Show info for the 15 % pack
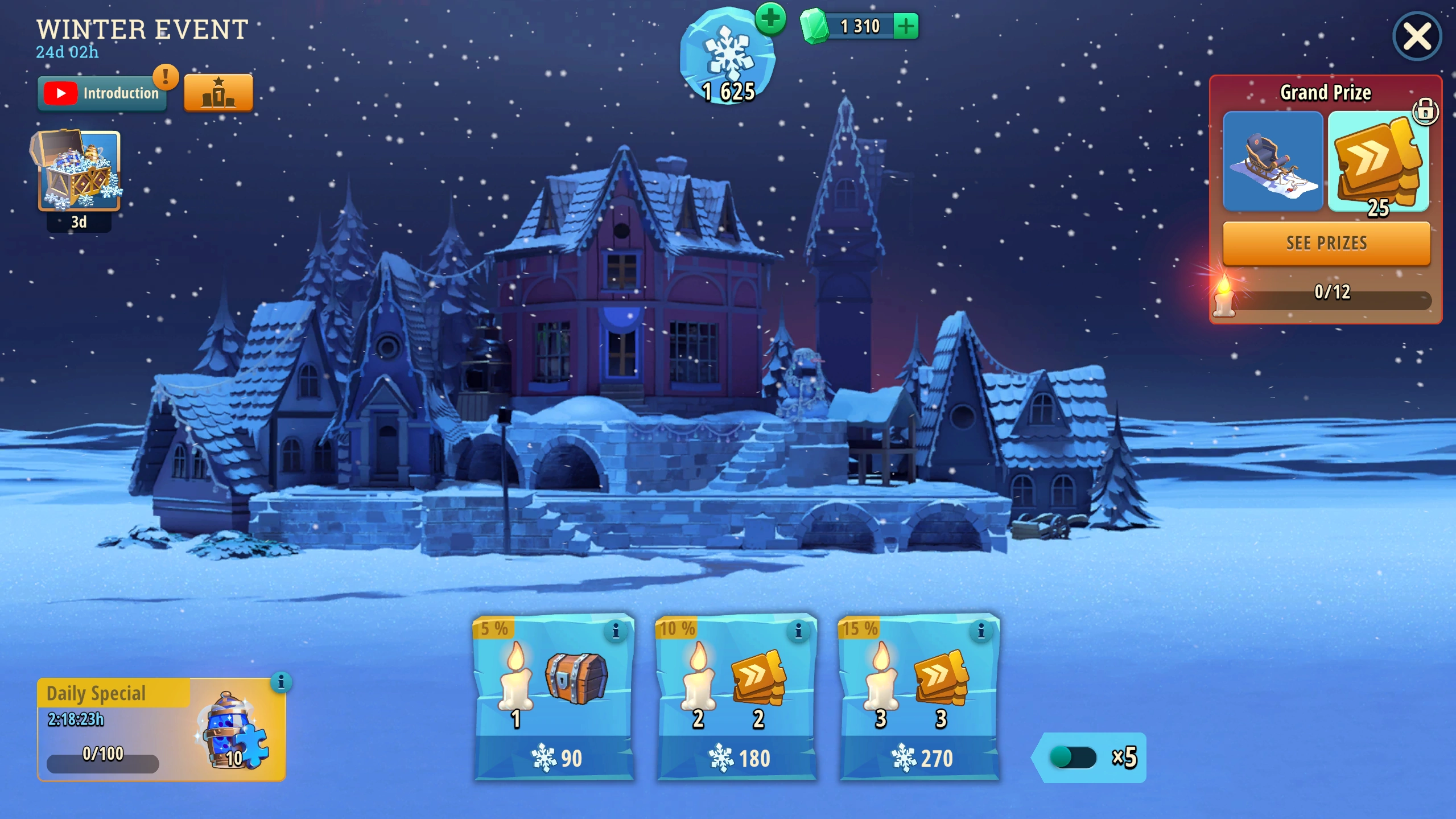The width and height of the screenshot is (1456, 819). click(x=980, y=631)
